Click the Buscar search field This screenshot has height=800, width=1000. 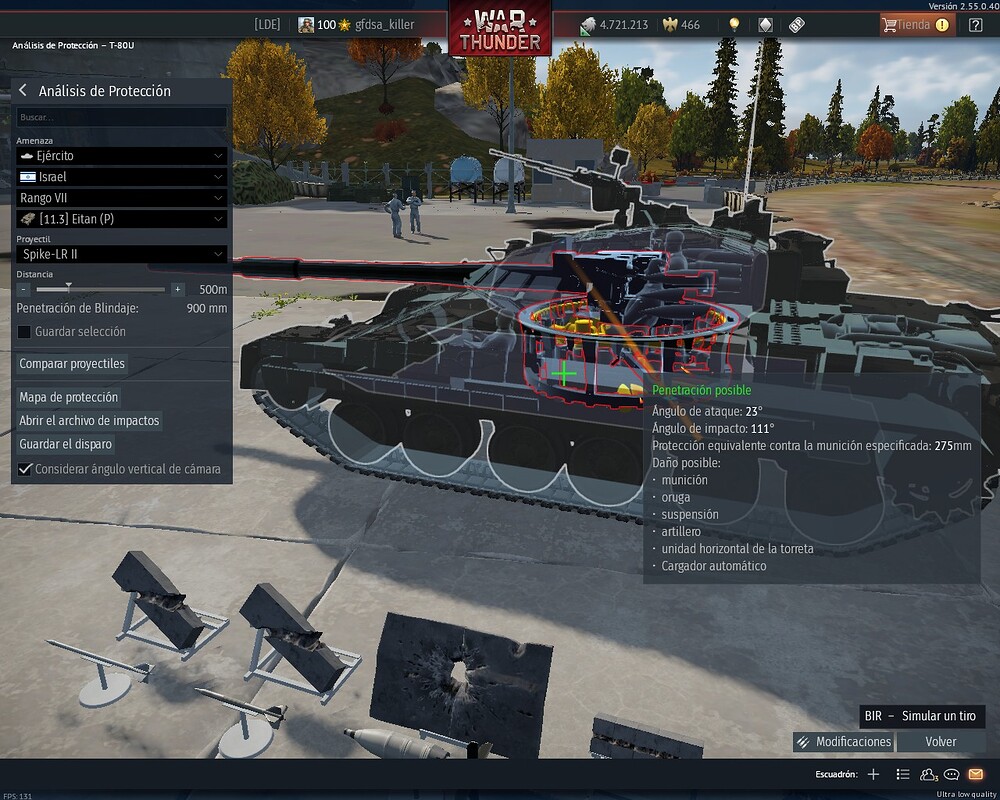(121, 118)
